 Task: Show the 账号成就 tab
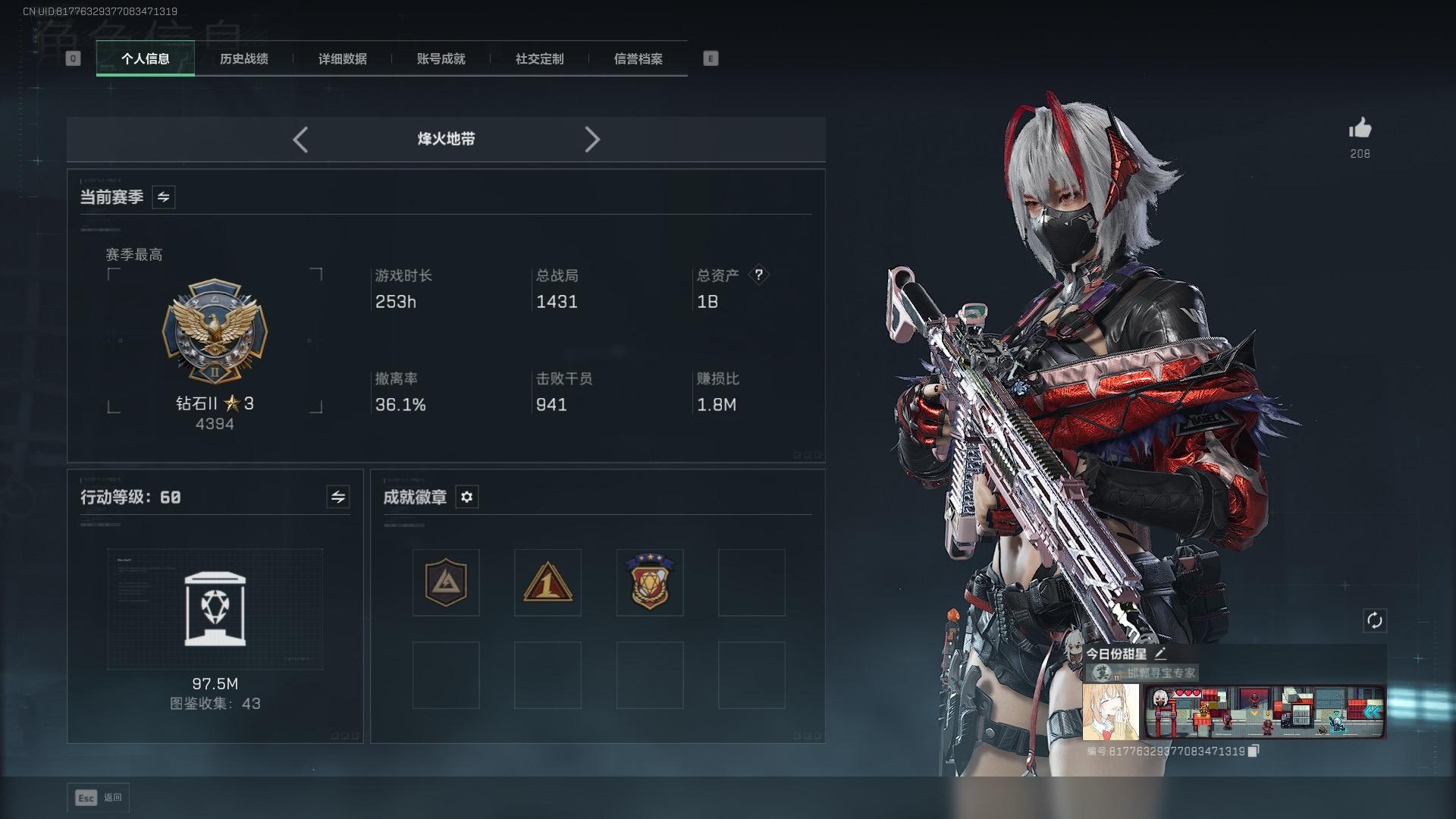pos(441,58)
